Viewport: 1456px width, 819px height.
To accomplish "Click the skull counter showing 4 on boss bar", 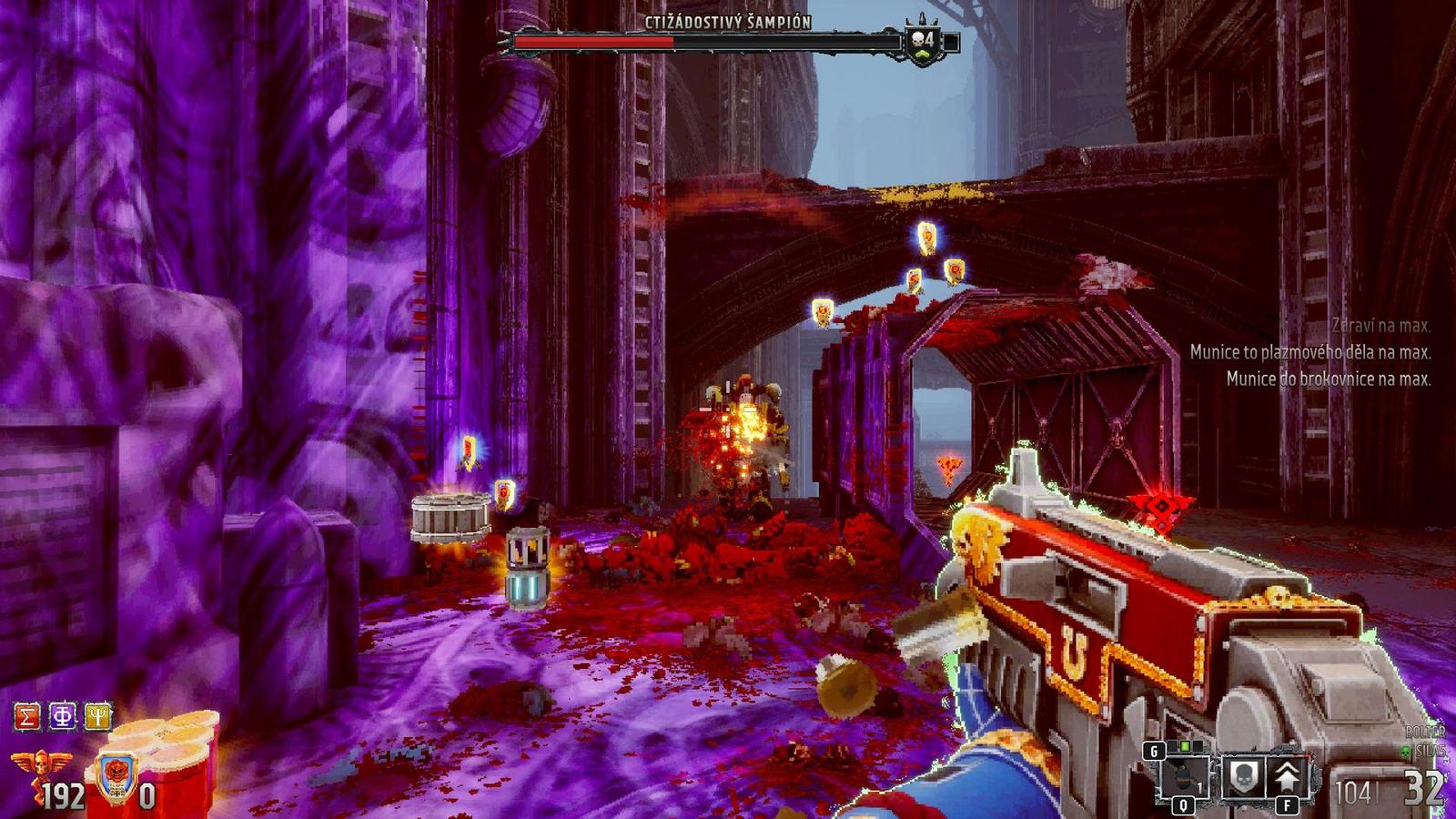I will tap(921, 39).
